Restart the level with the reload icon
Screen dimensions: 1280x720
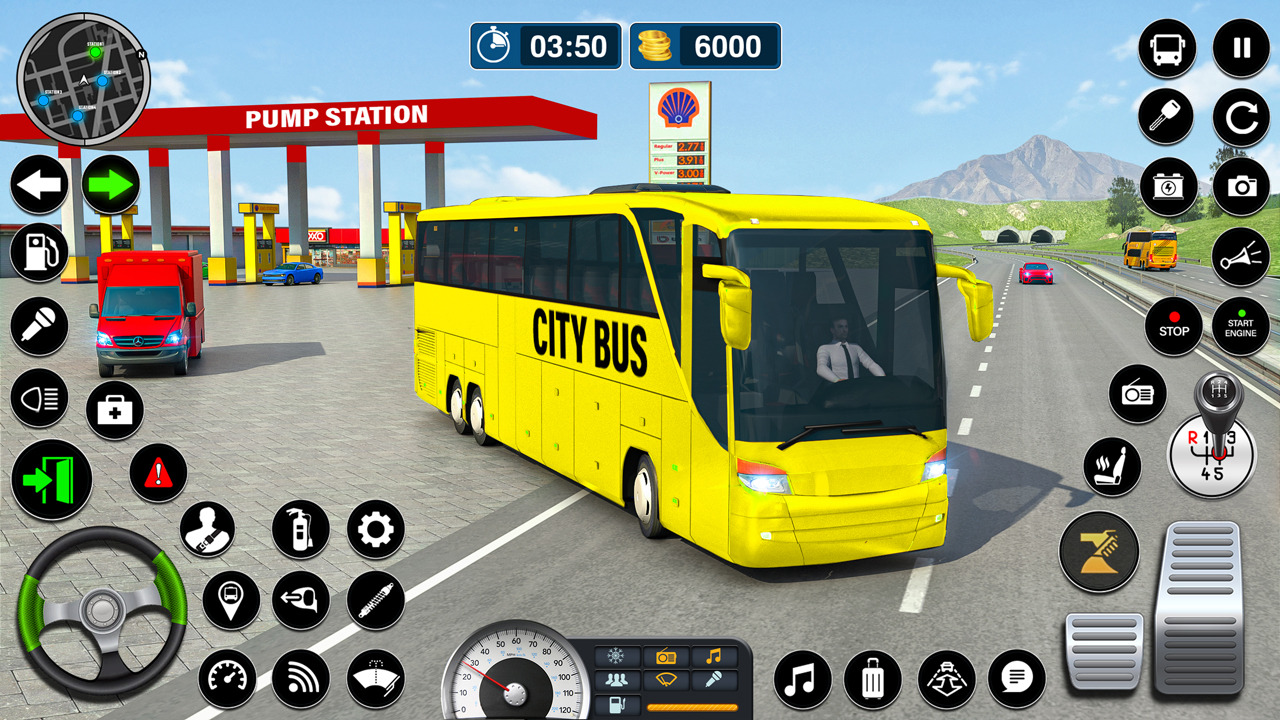pos(1240,116)
